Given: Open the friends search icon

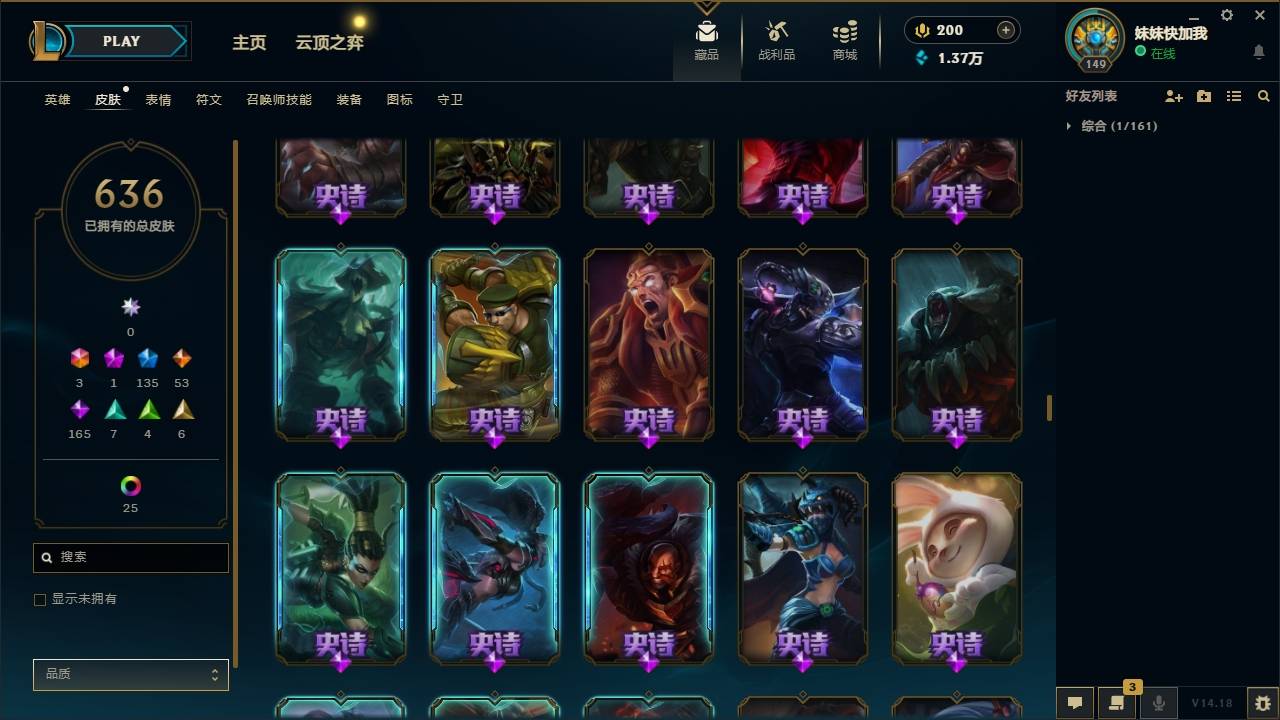Looking at the screenshot, I should point(1264,96).
